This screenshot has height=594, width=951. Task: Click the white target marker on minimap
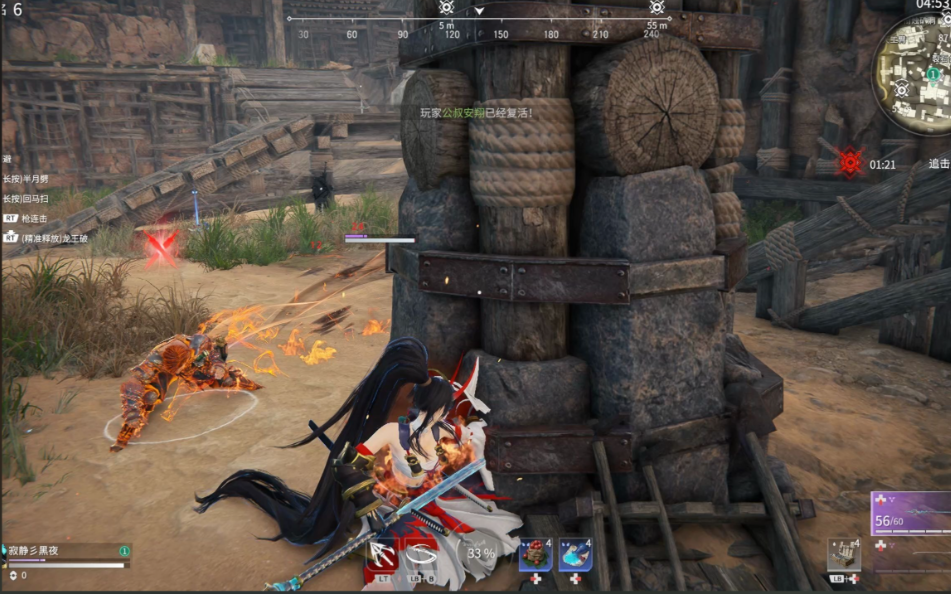(901, 89)
